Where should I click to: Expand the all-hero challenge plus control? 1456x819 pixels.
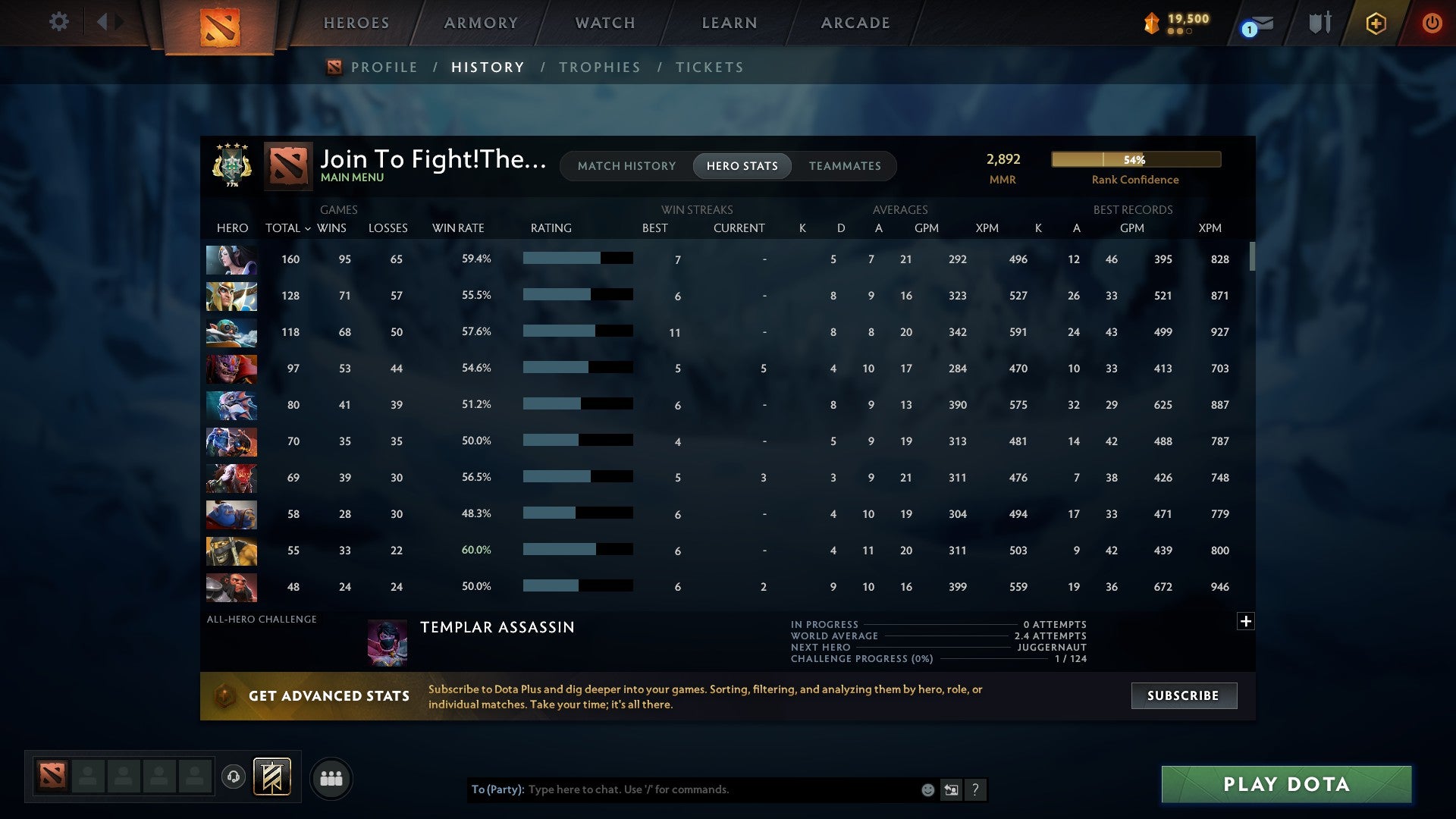[1245, 621]
